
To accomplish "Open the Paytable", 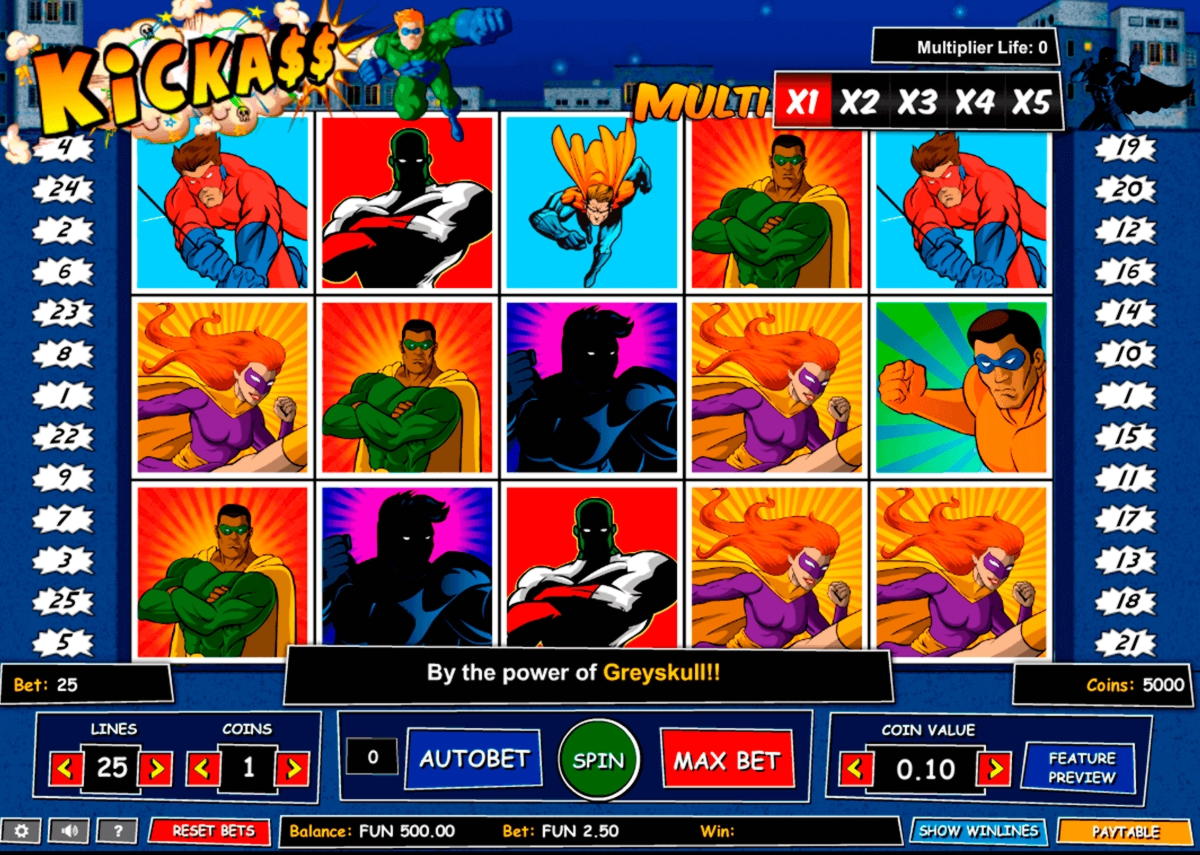I will point(1125,831).
